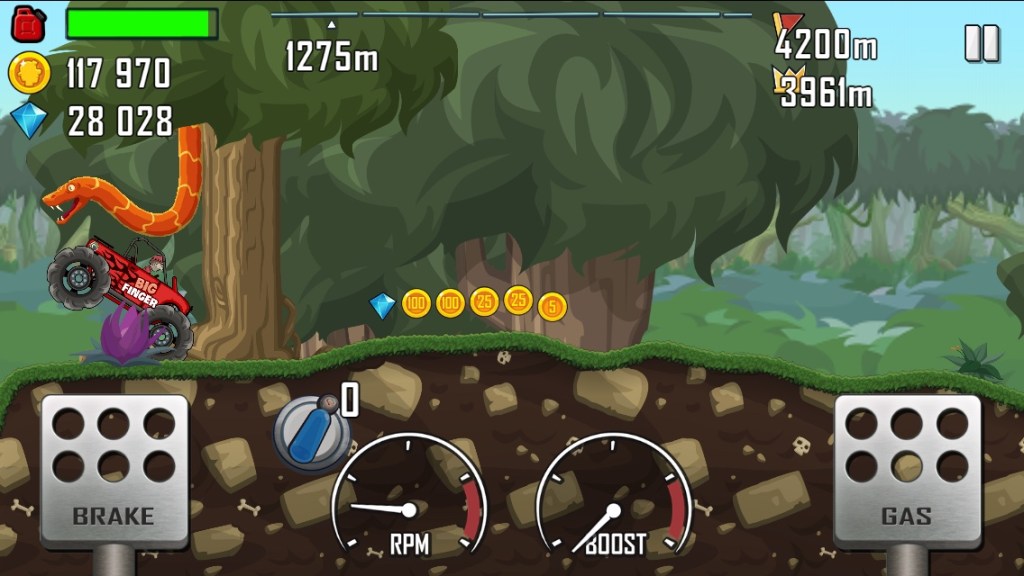This screenshot has width=1024, height=576.
Task: Activate the nitro boost canister button
Action: point(312,432)
